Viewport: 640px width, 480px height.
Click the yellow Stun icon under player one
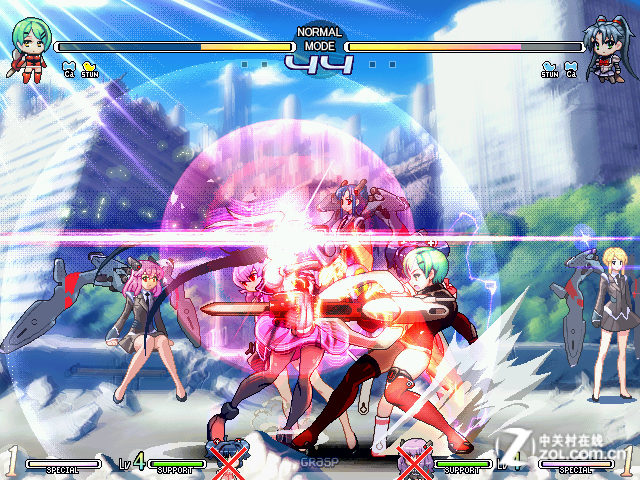[90, 67]
